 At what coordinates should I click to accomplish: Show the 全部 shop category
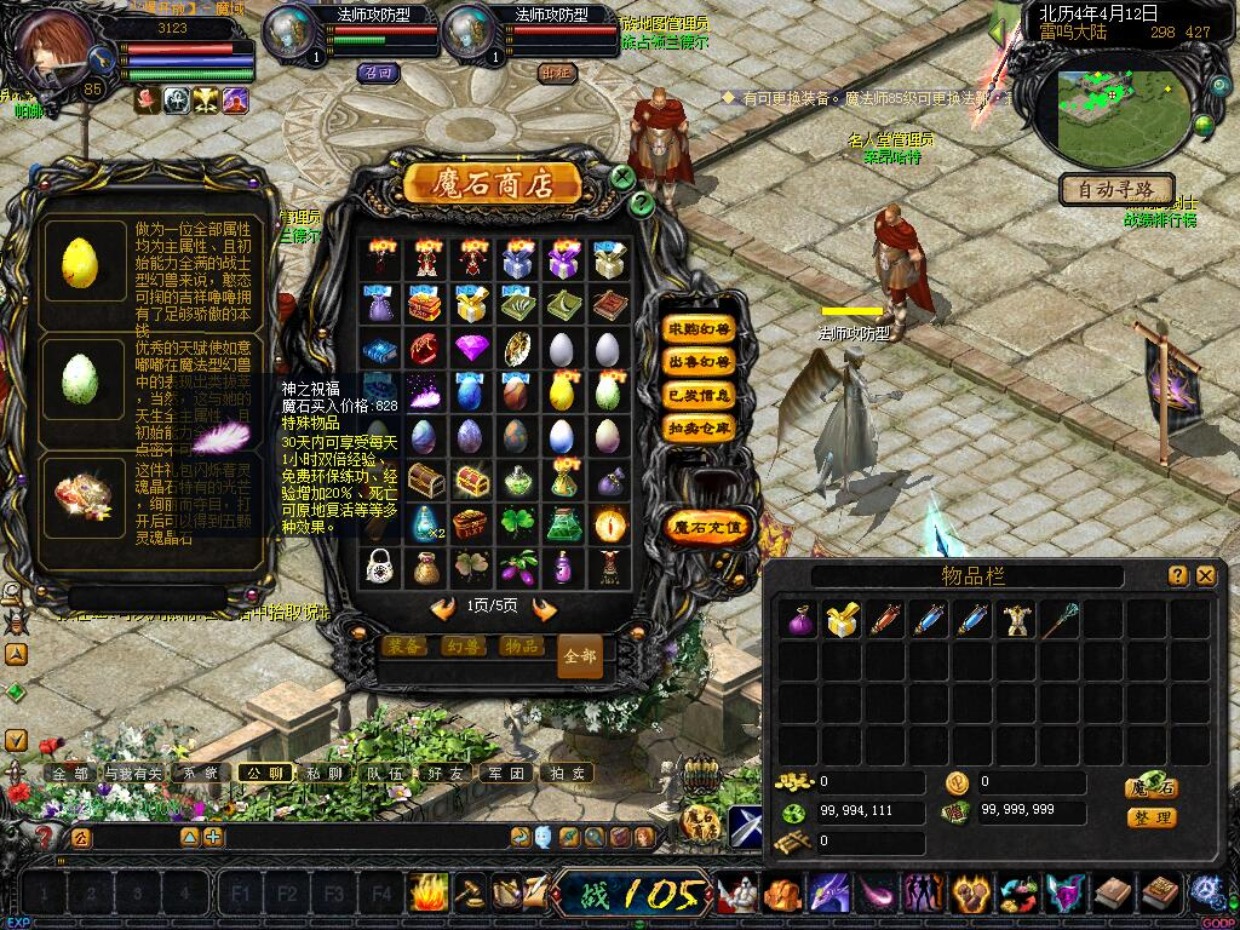(580, 656)
